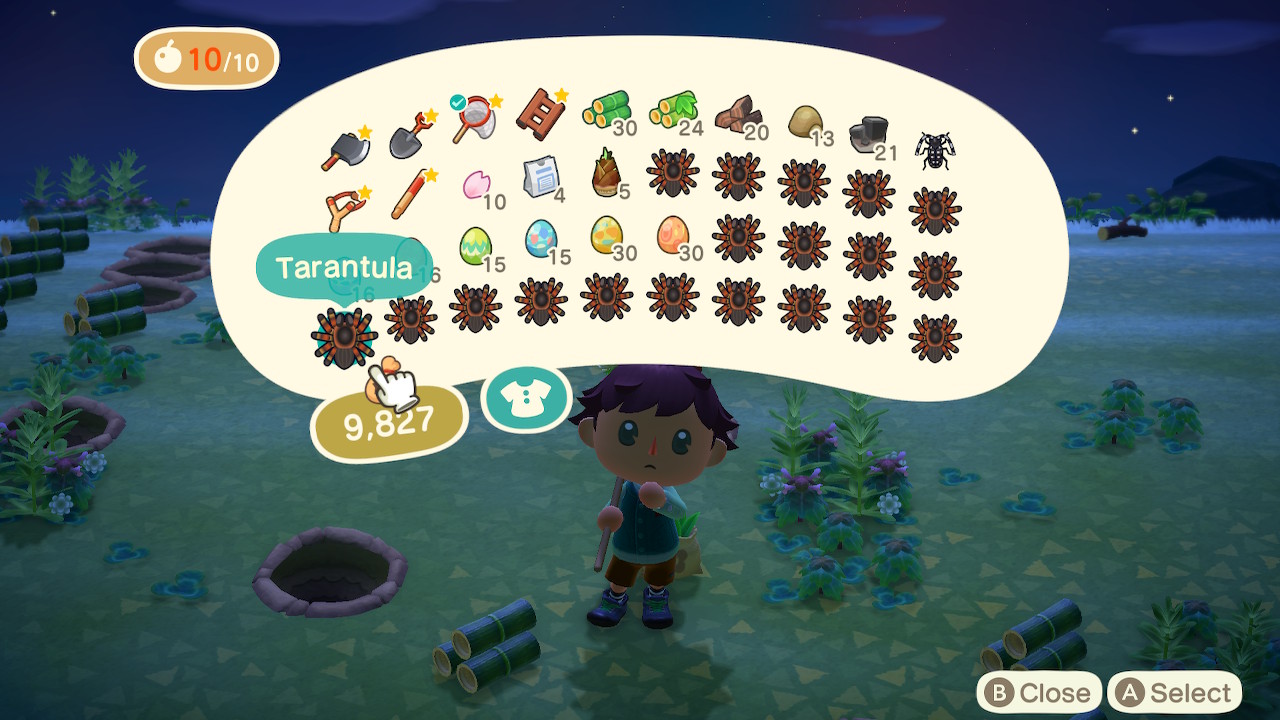Viewport: 1280px width, 720px height.
Task: Select the orange egg stack of 30
Action: point(672,235)
